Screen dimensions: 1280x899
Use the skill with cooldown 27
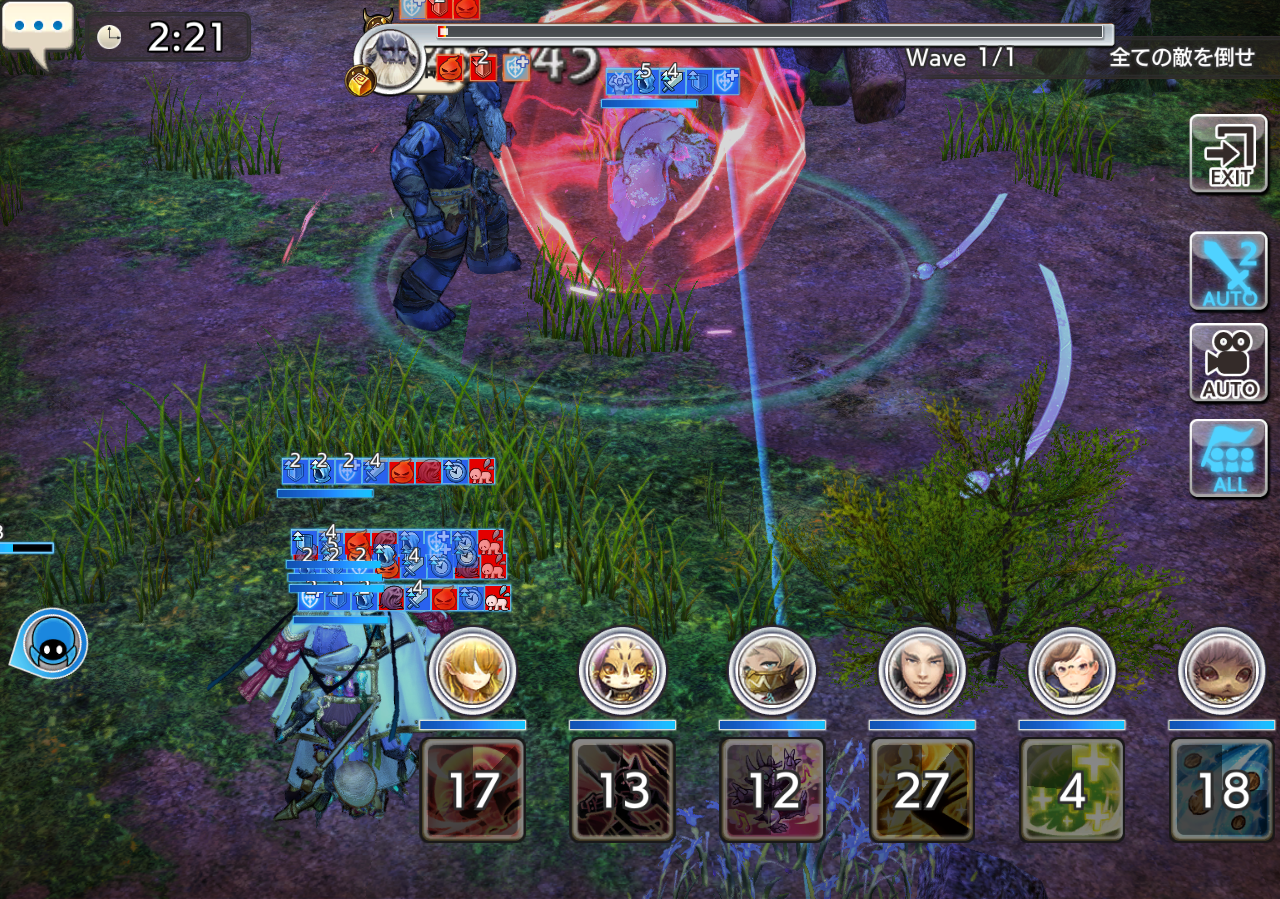coord(922,789)
